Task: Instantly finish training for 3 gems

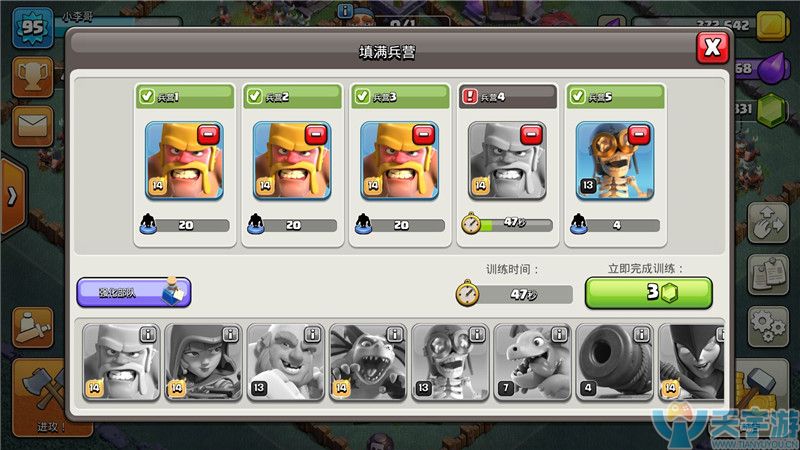Action: click(648, 292)
